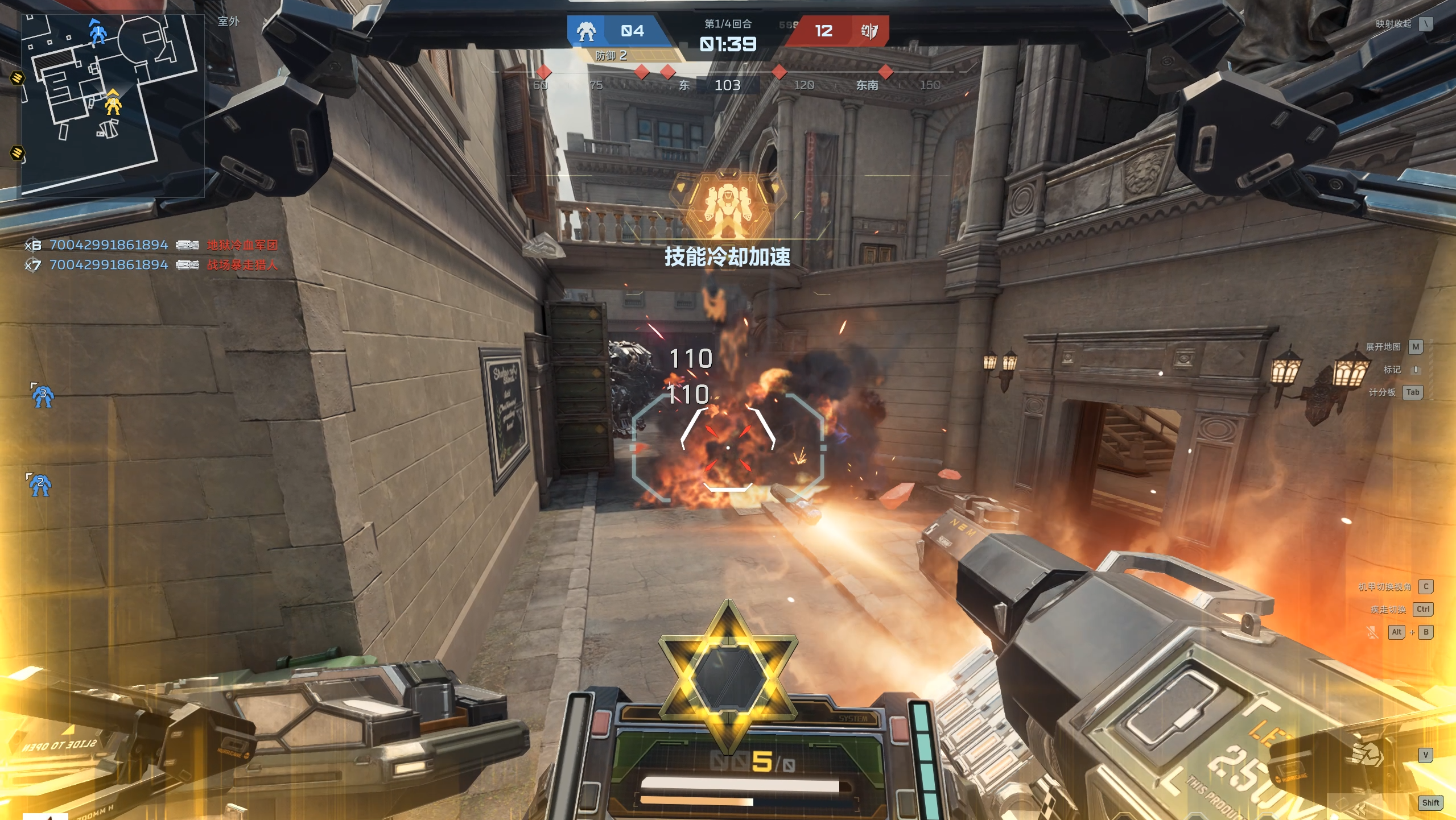
Task: Select teammate 2's blue mech icon
Action: (40, 485)
